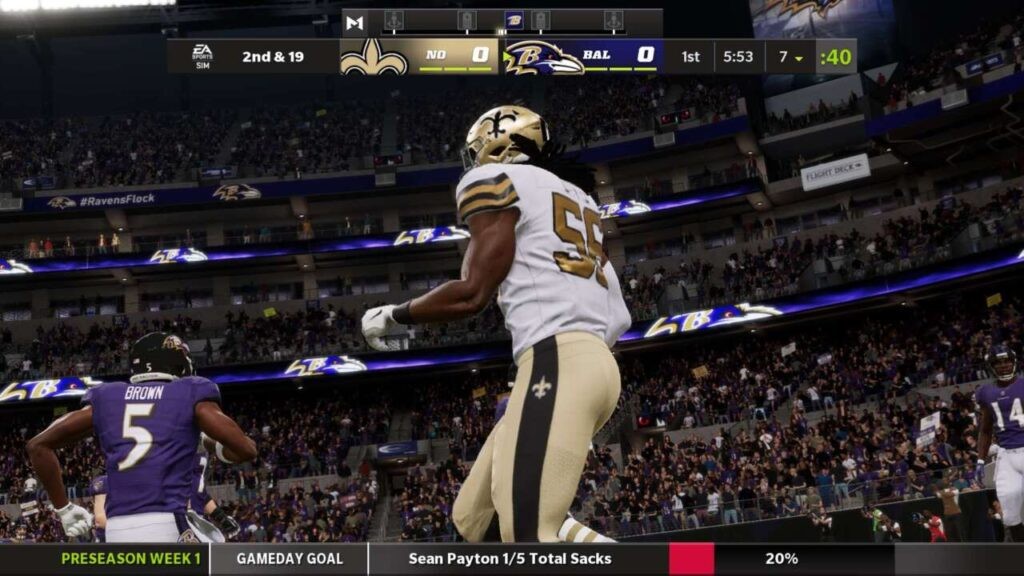Select the Ravens logo marker on drive bar
This screenshot has height=576, width=1024.
(x=514, y=20)
